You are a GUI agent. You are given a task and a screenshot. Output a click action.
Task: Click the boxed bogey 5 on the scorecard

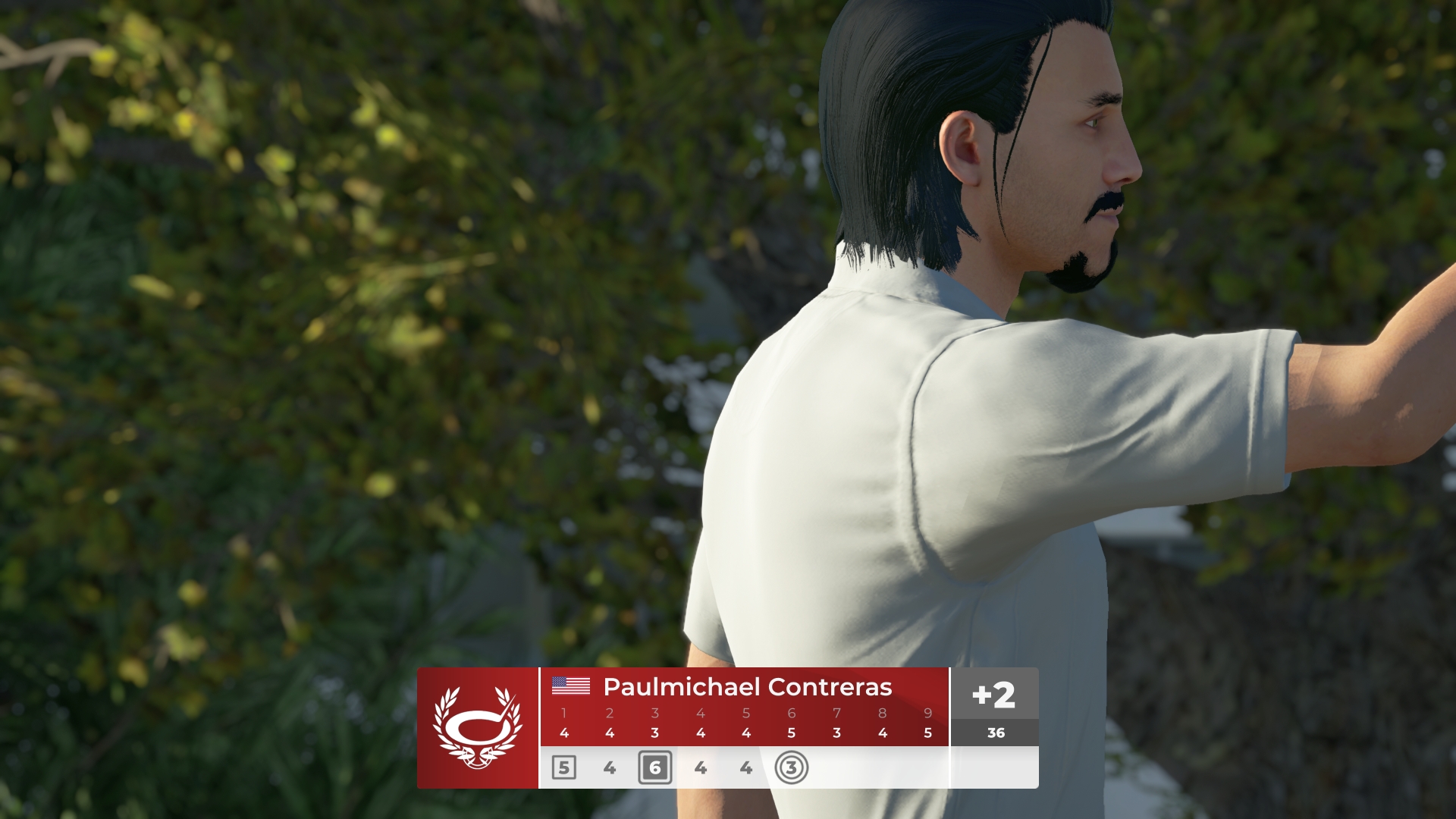click(x=564, y=767)
